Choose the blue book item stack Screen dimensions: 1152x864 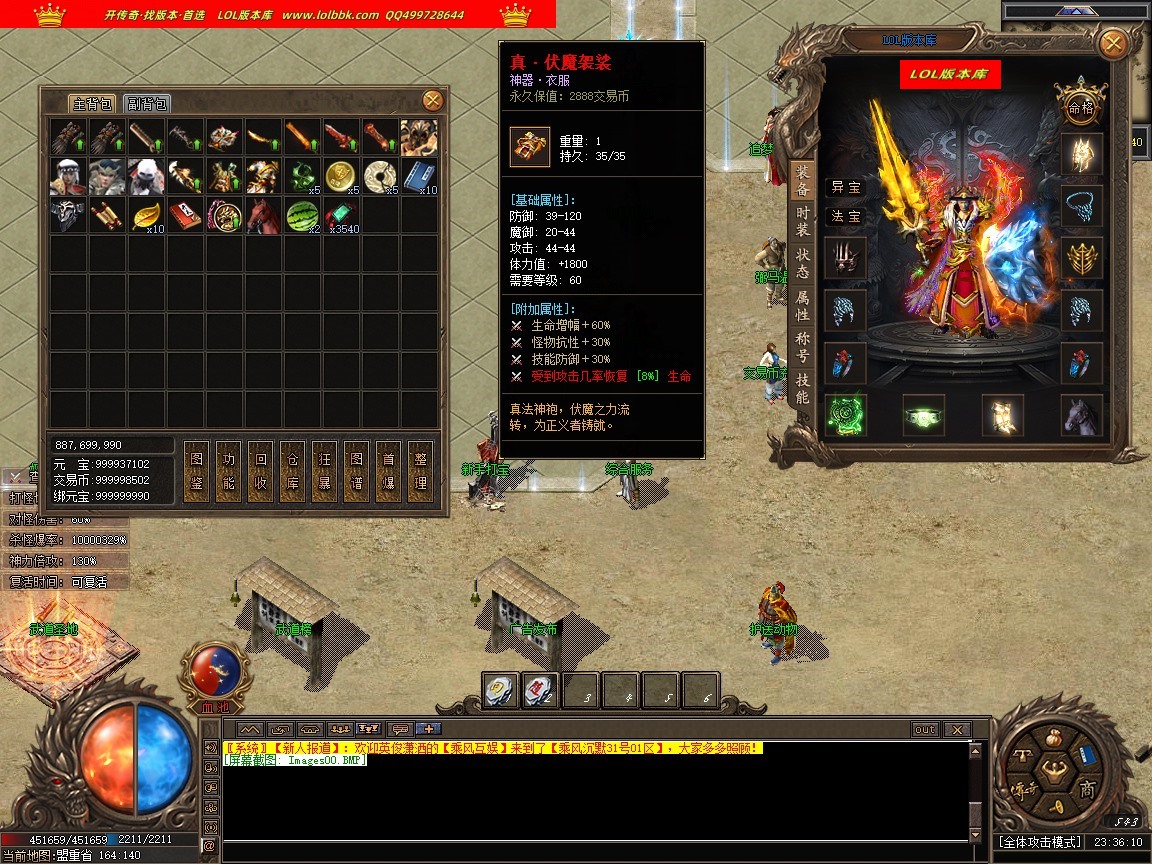[x=420, y=176]
